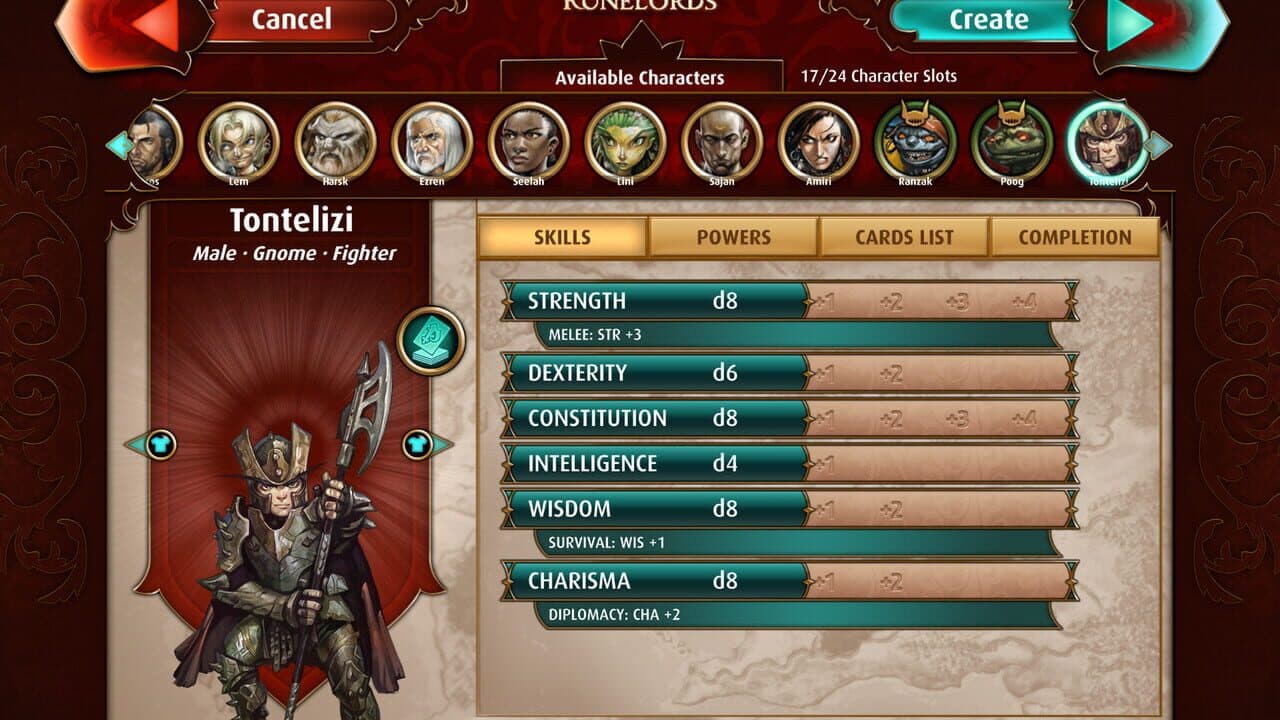Switch to the POWERS tab
Image resolution: width=1280 pixels, height=720 pixels.
pos(735,237)
